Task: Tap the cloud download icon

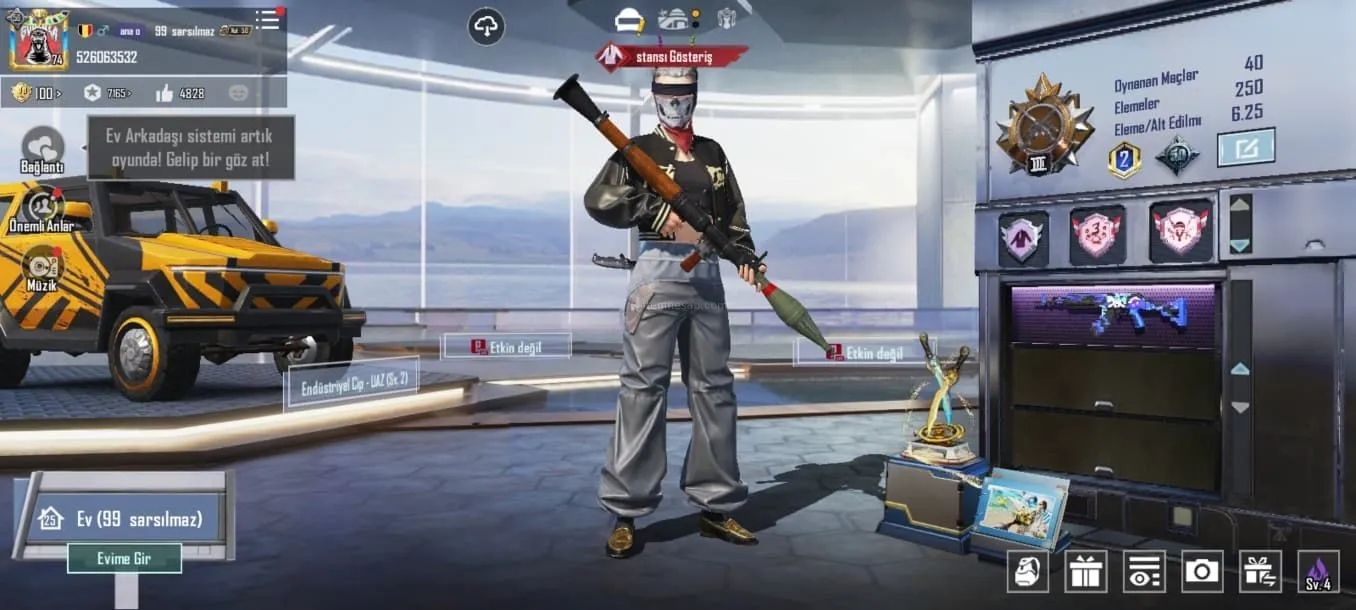Action: (x=486, y=27)
